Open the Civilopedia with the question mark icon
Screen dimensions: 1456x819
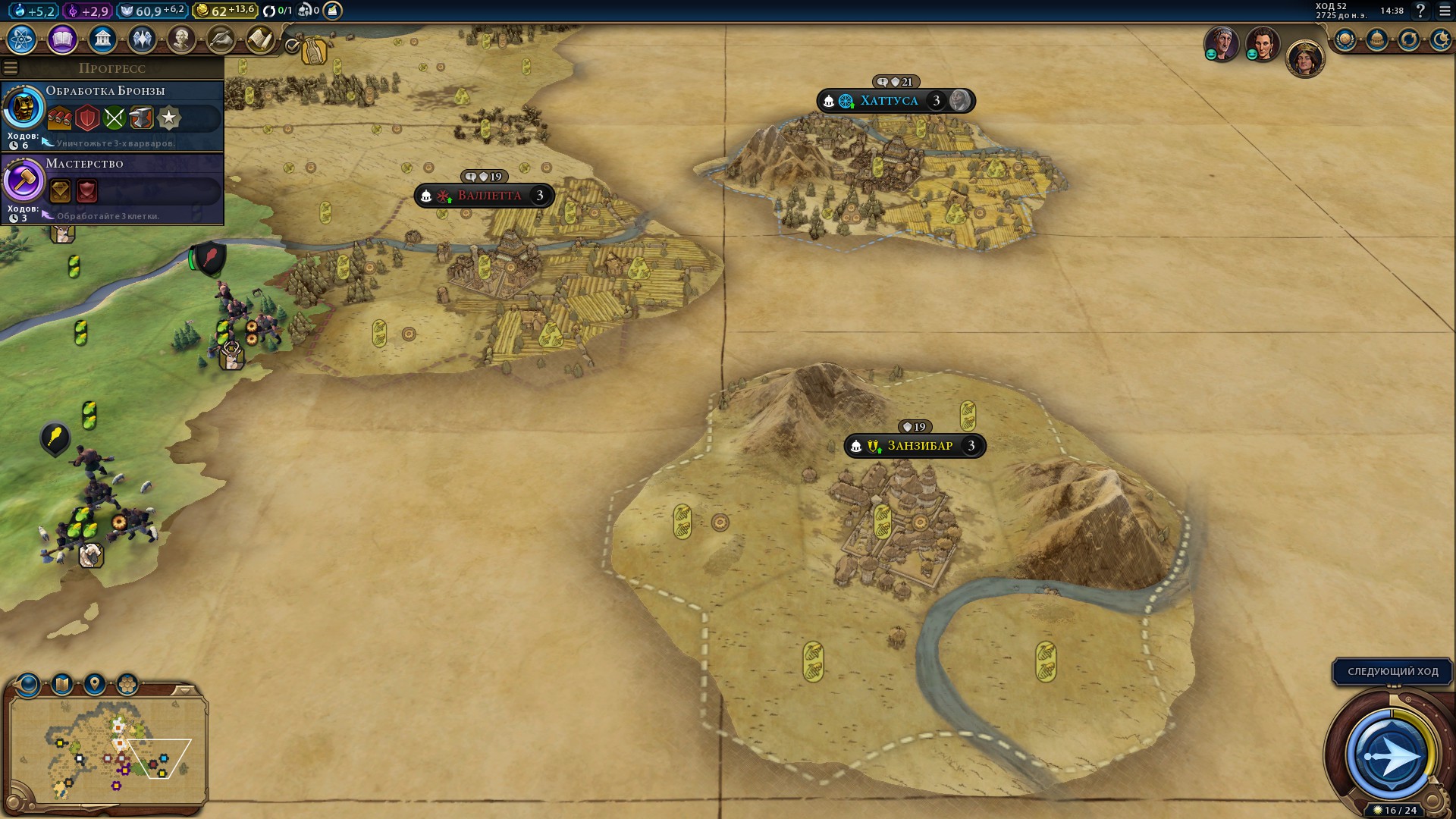1420,11
